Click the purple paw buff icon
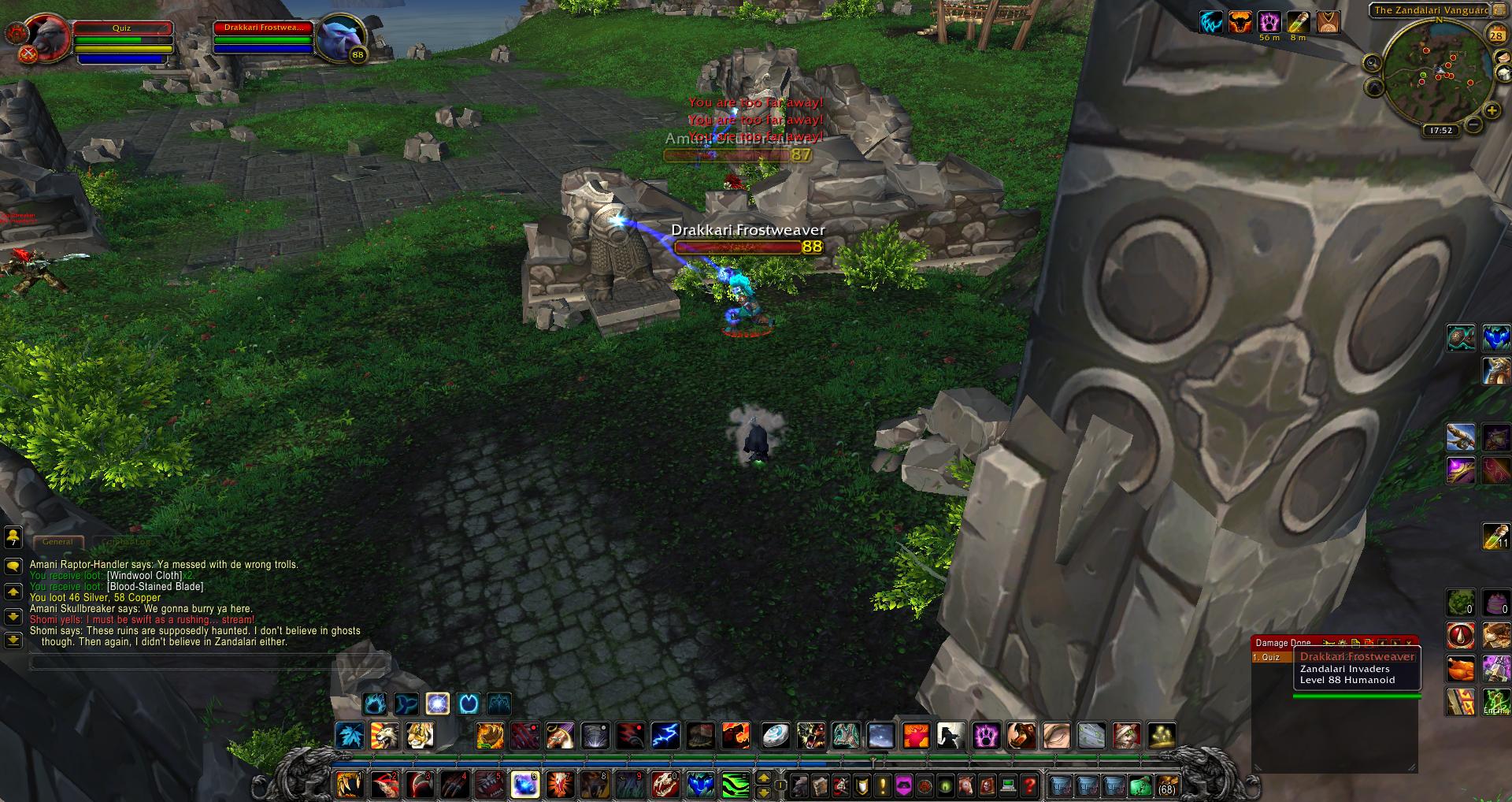 pos(1268,22)
